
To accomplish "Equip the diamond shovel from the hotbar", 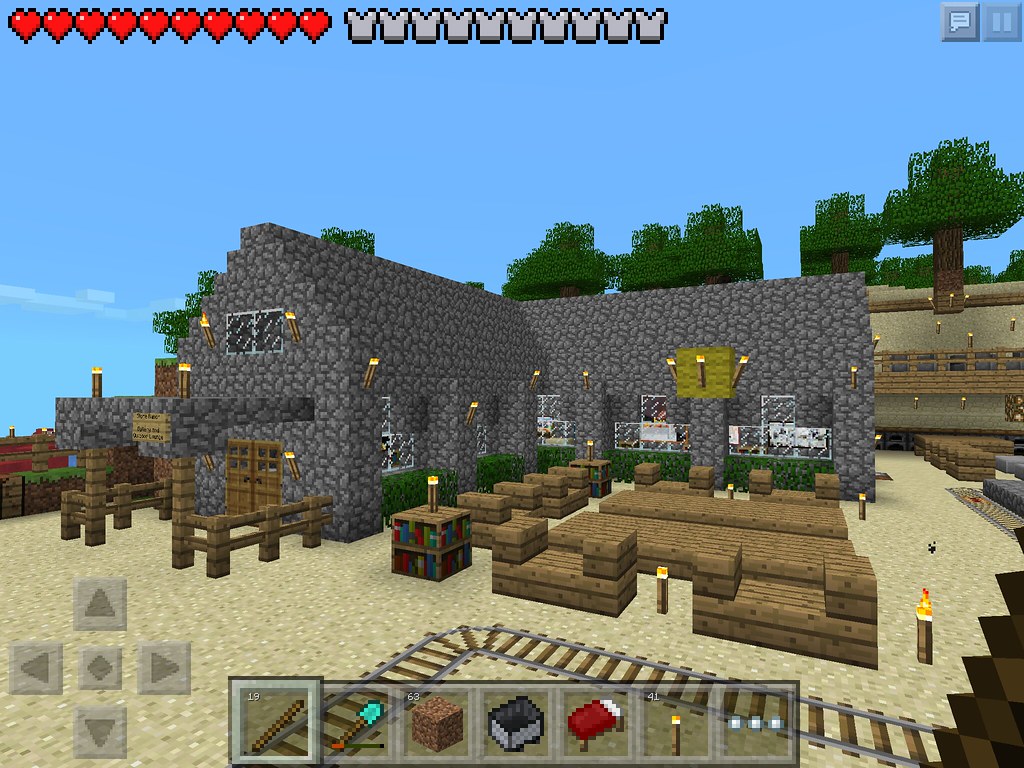I will tap(360, 720).
